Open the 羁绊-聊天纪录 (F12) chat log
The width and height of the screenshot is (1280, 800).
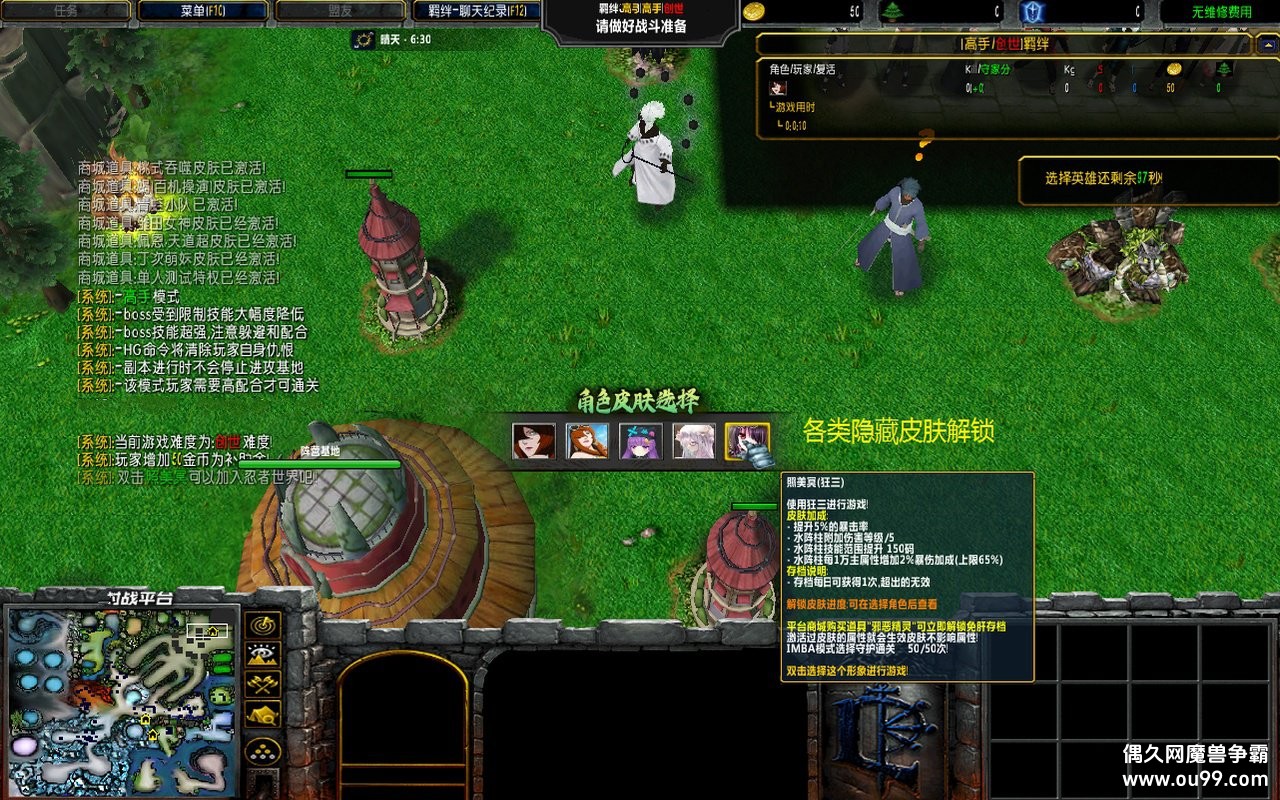477,11
